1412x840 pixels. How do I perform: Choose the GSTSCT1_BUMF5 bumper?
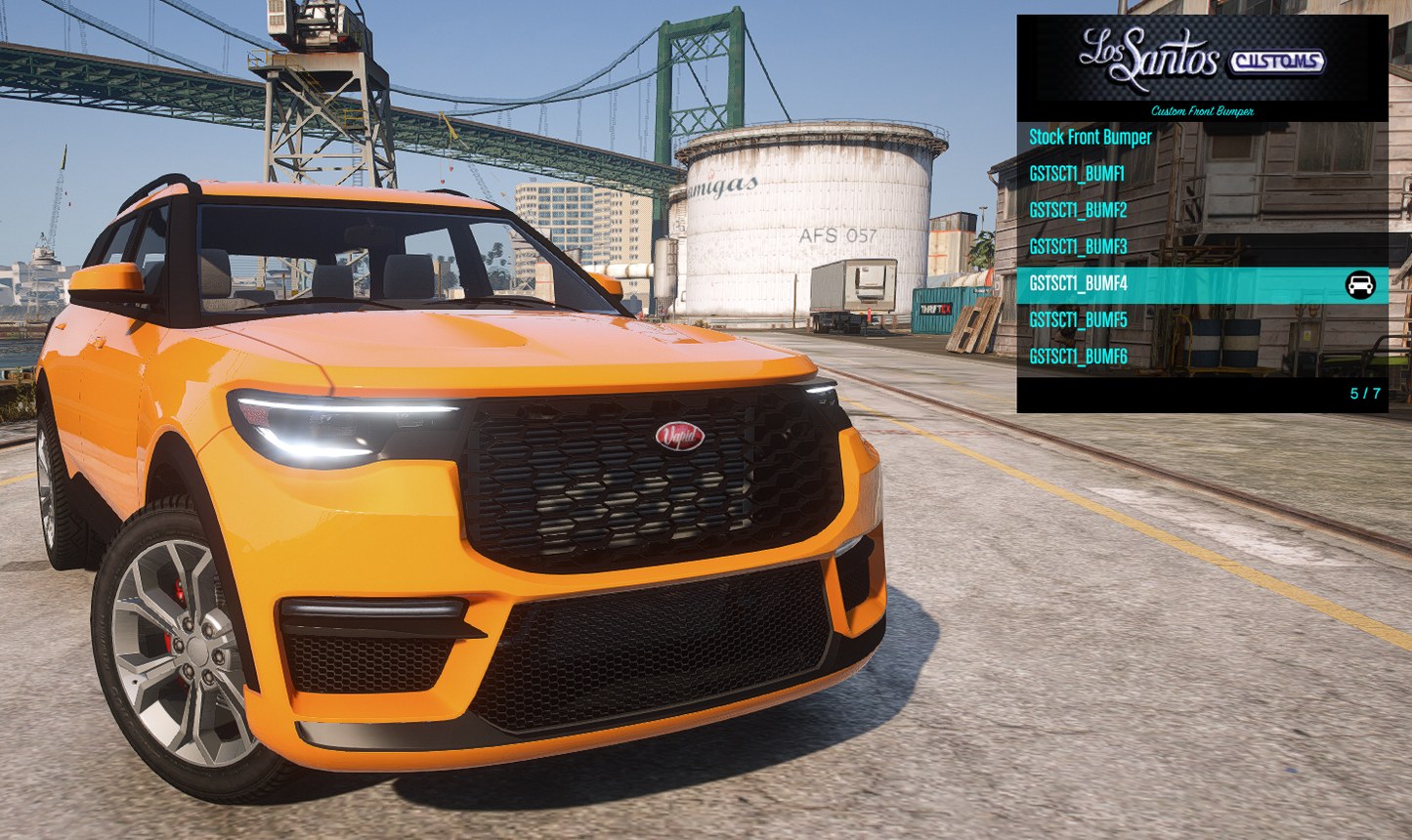pyautogui.click(x=1078, y=320)
